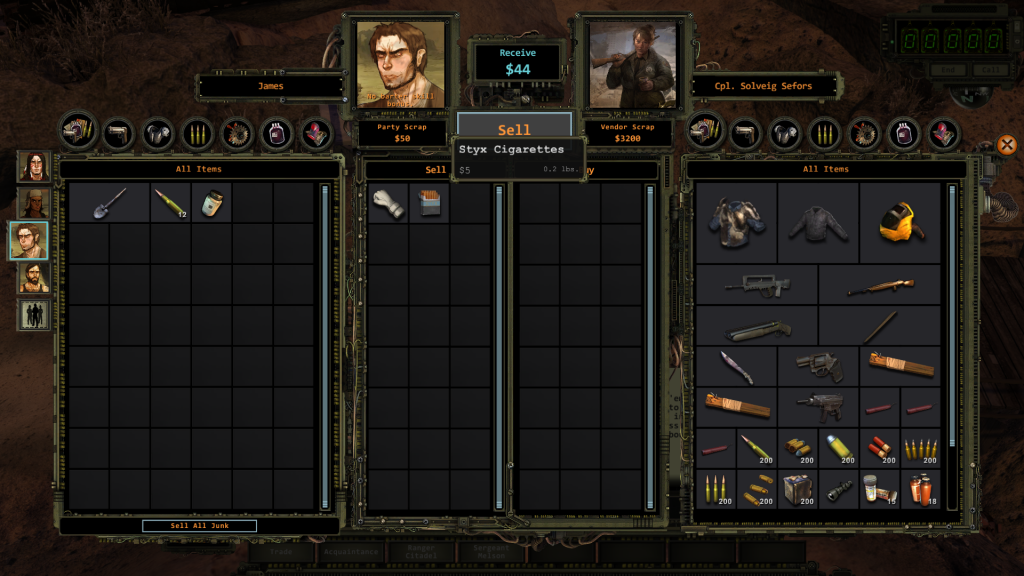The height and width of the screenshot is (576, 1024).
Task: Select the rifle ammo stack of 12
Action: click(170, 203)
